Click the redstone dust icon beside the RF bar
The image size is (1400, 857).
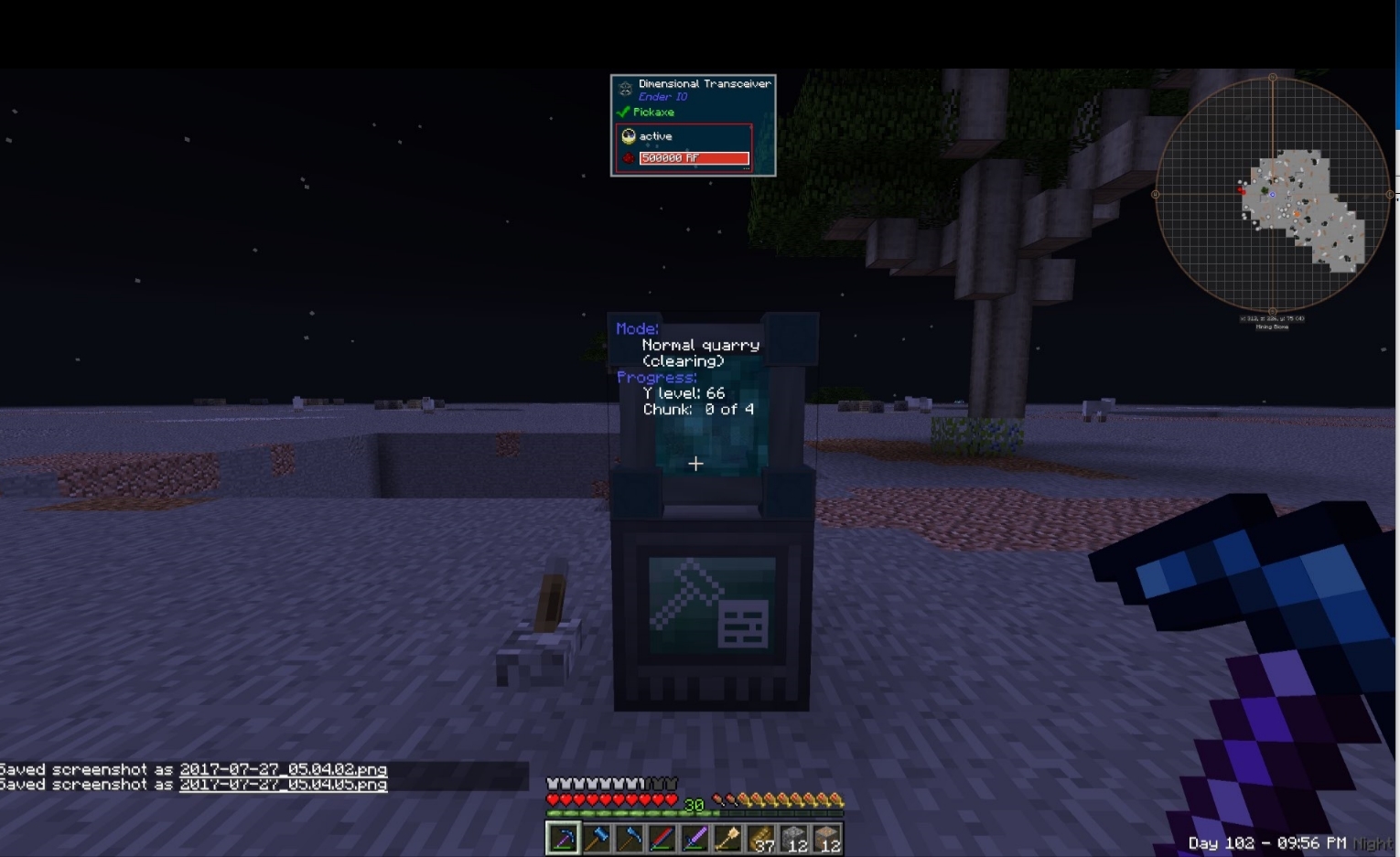pos(628,157)
